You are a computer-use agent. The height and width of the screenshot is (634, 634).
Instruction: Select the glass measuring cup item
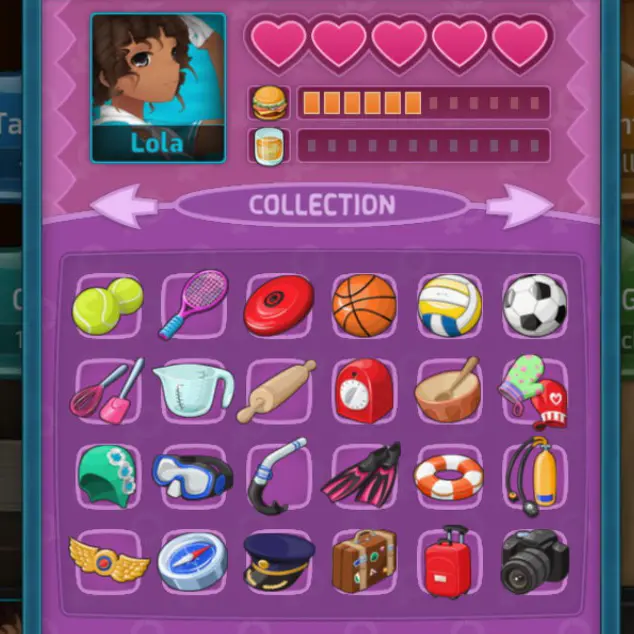coord(193,389)
